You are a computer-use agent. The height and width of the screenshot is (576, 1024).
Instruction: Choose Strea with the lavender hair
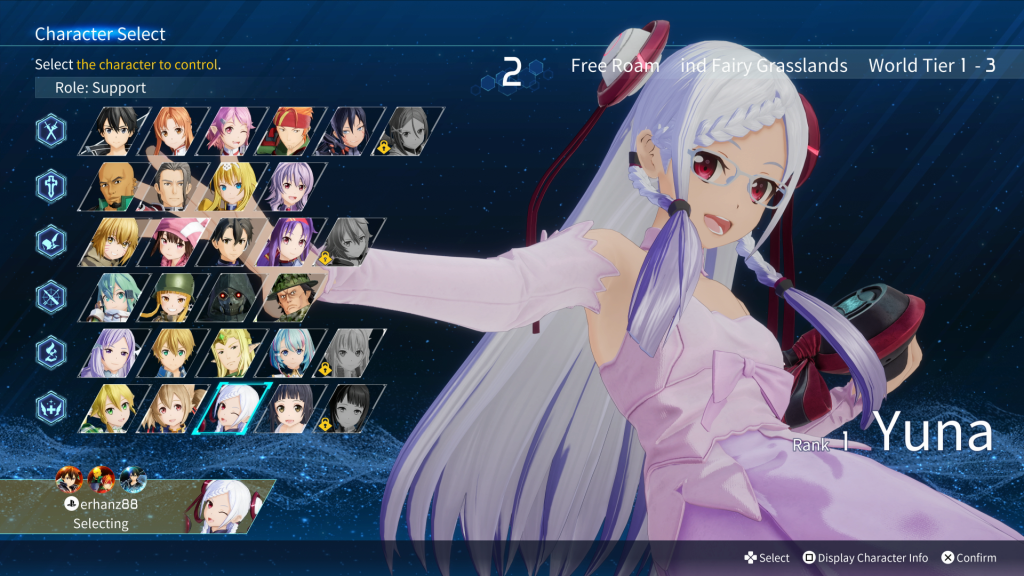(290, 186)
